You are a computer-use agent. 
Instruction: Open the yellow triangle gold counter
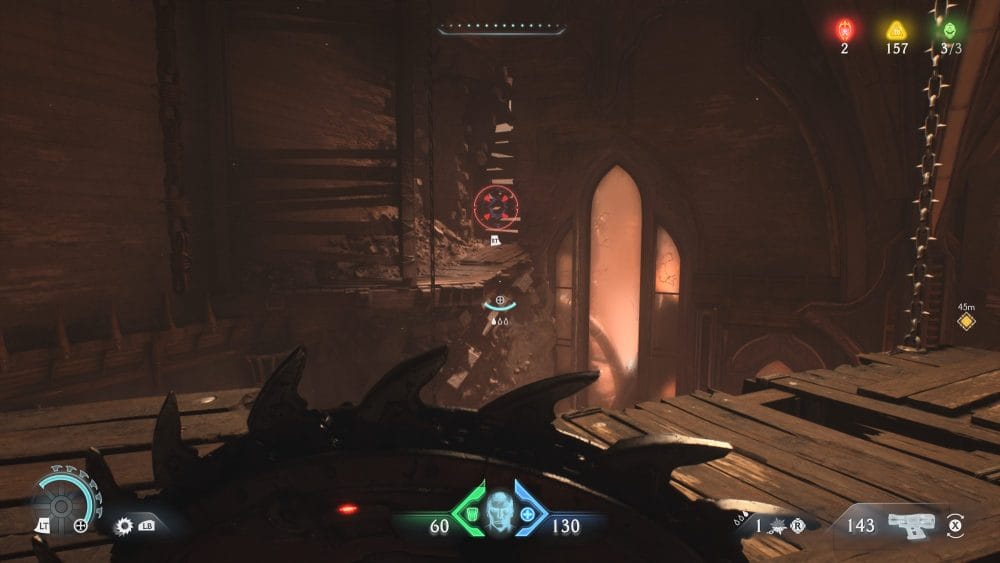coord(895,30)
